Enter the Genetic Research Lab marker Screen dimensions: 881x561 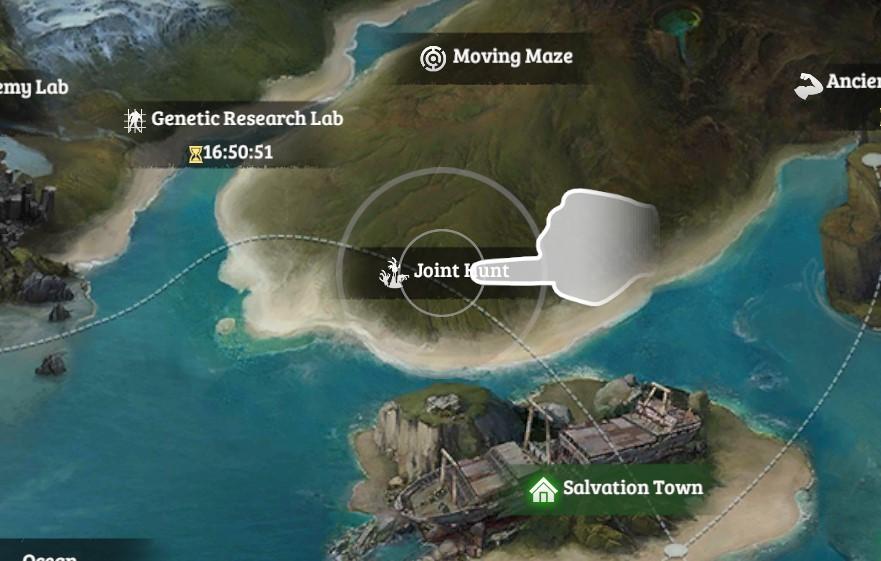235,120
